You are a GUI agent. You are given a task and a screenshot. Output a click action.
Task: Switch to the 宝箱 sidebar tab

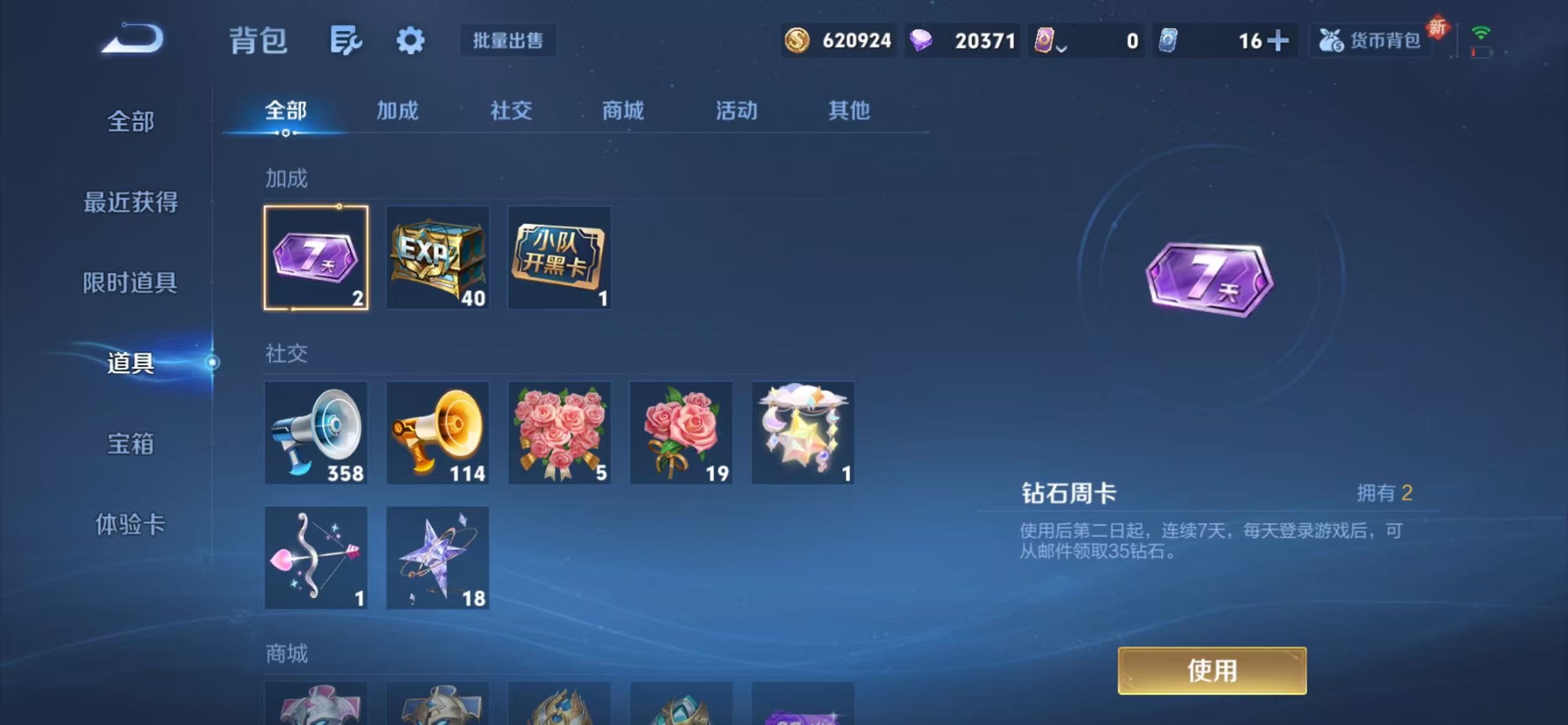(x=130, y=444)
